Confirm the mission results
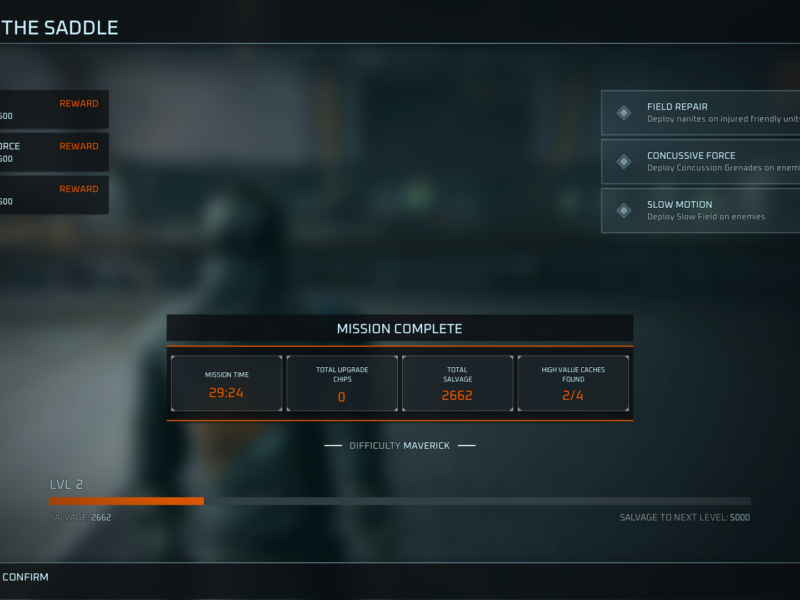The height and width of the screenshot is (600, 800). [x=25, y=577]
